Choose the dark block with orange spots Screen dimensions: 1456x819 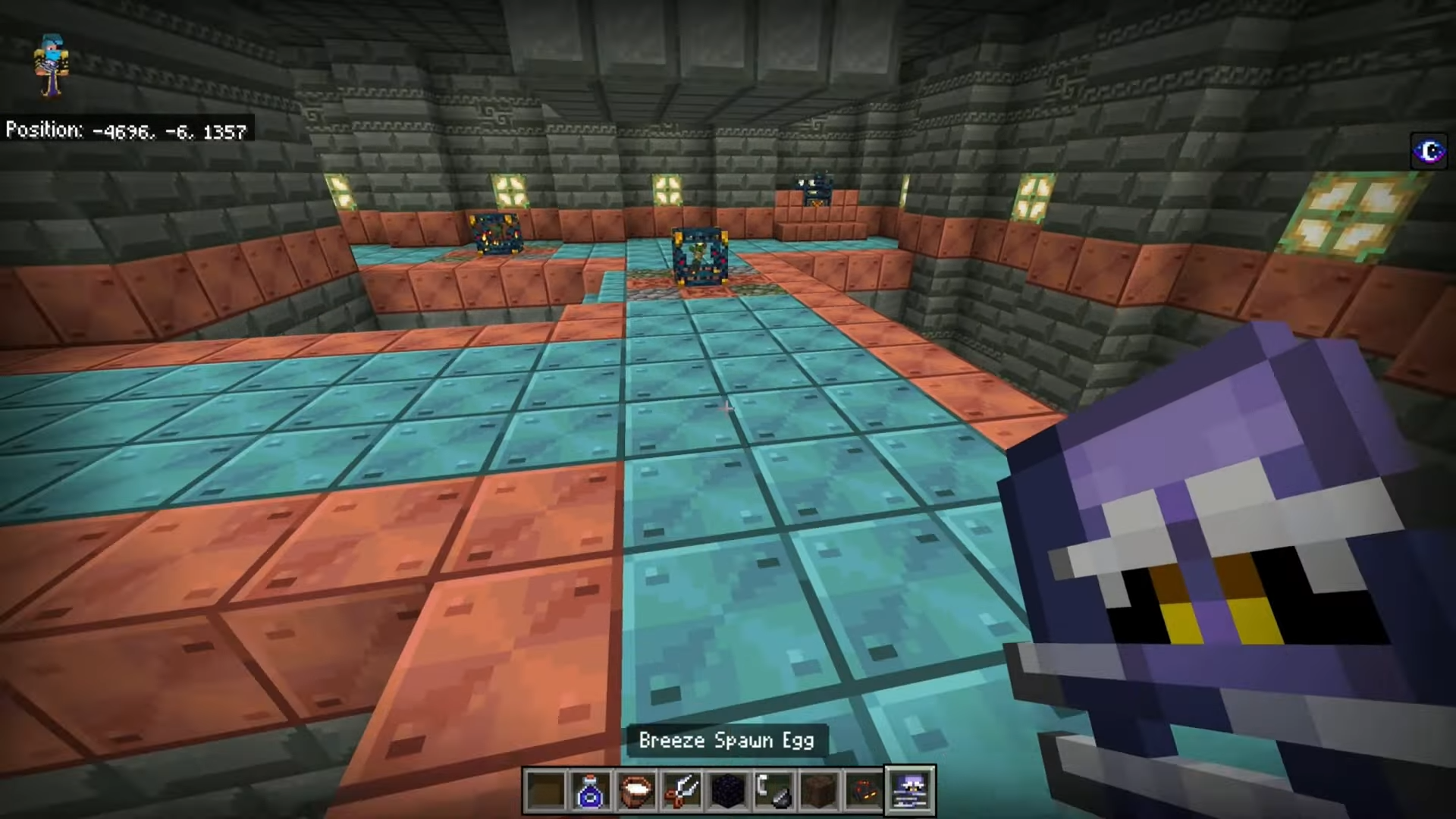pyautogui.click(x=864, y=791)
